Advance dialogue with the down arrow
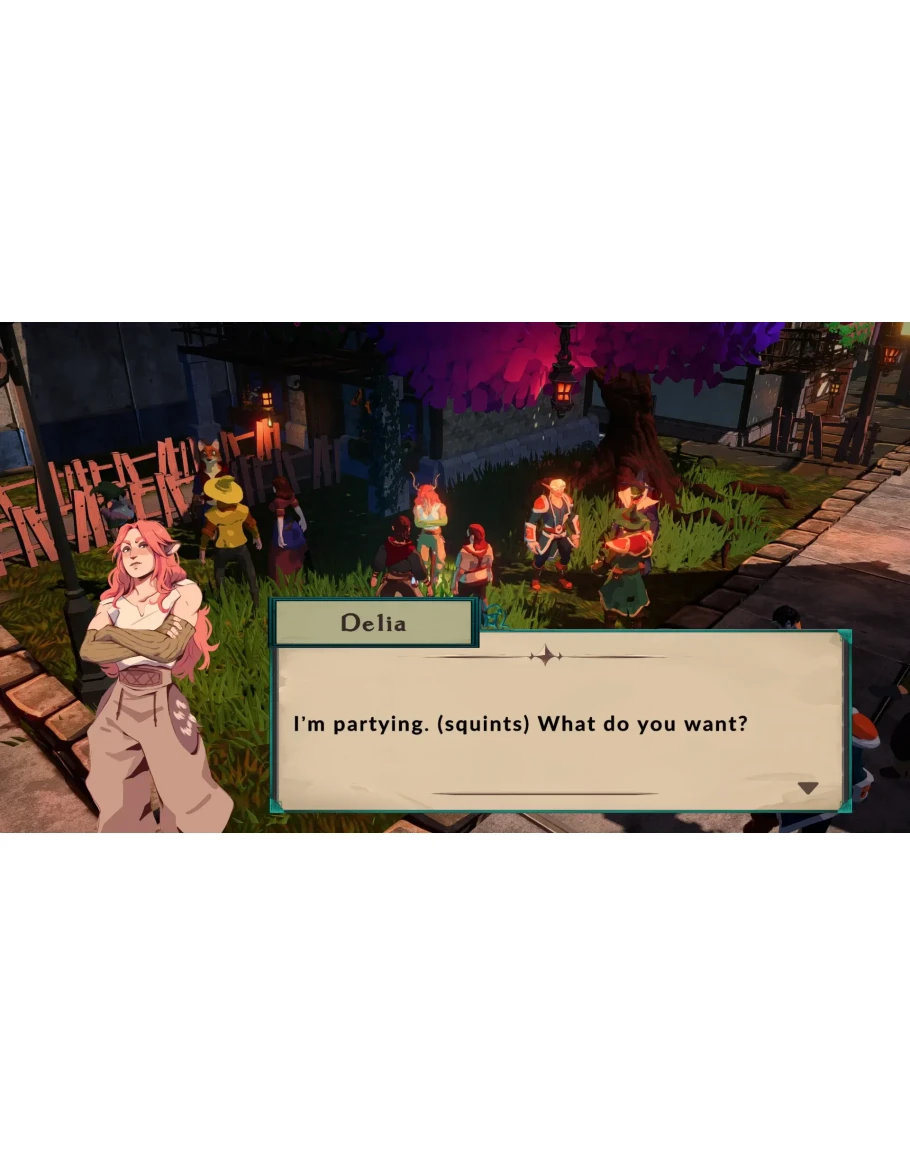The width and height of the screenshot is (910, 1155). coord(807,788)
